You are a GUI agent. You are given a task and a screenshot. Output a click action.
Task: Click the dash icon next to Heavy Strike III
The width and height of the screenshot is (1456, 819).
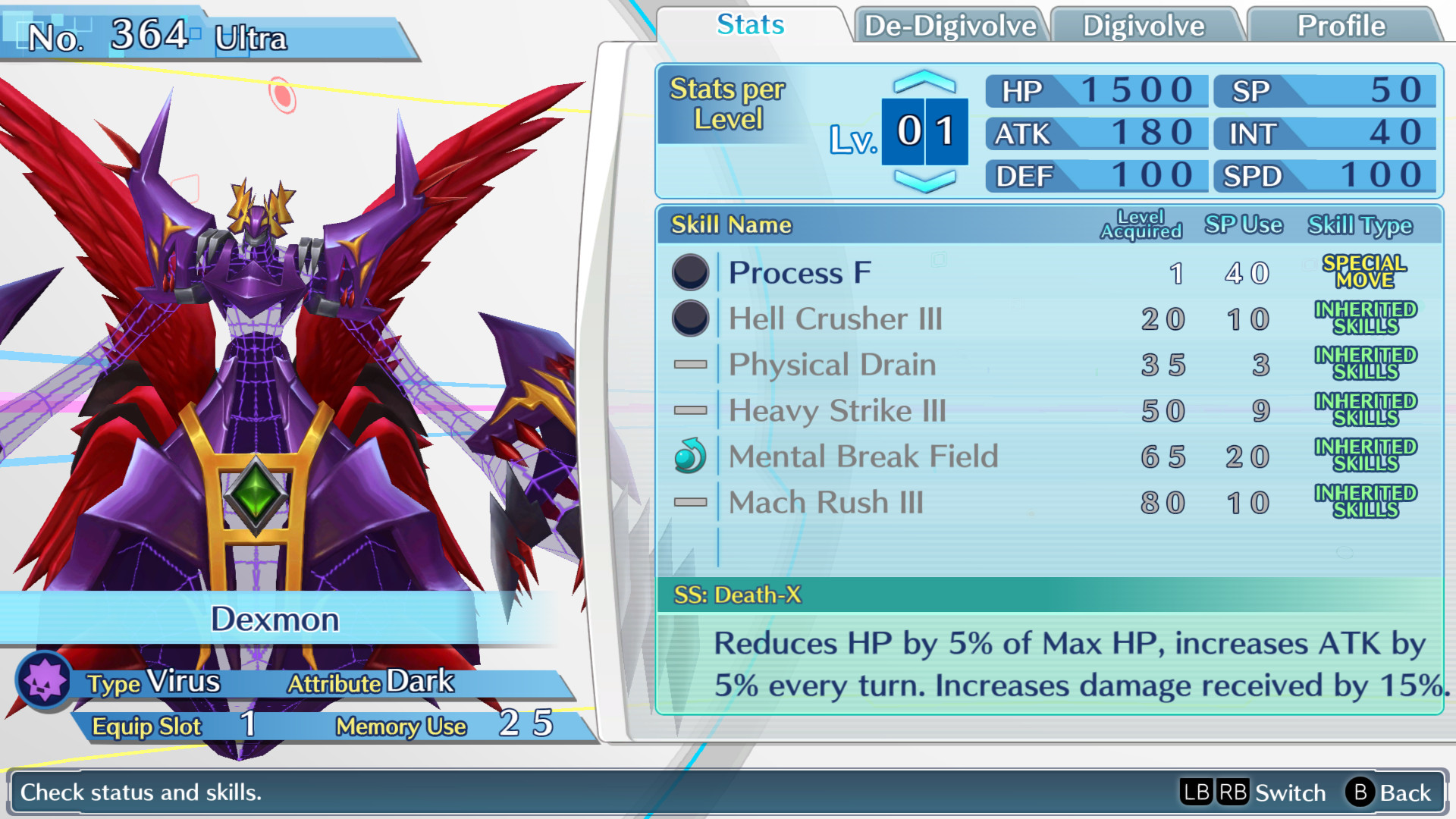point(689,410)
